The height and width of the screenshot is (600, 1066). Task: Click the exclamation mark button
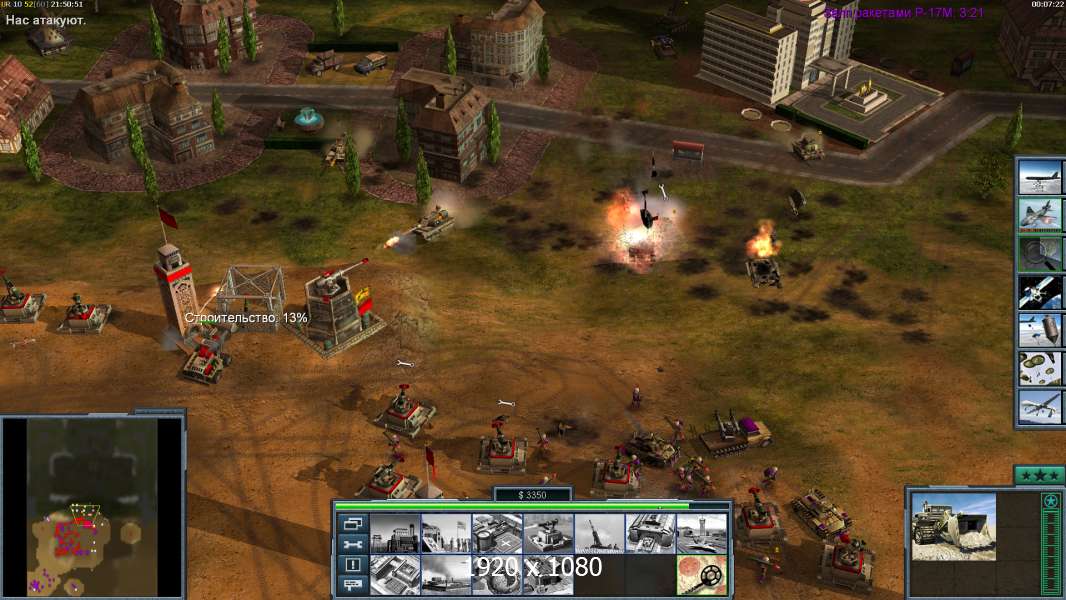click(x=351, y=565)
